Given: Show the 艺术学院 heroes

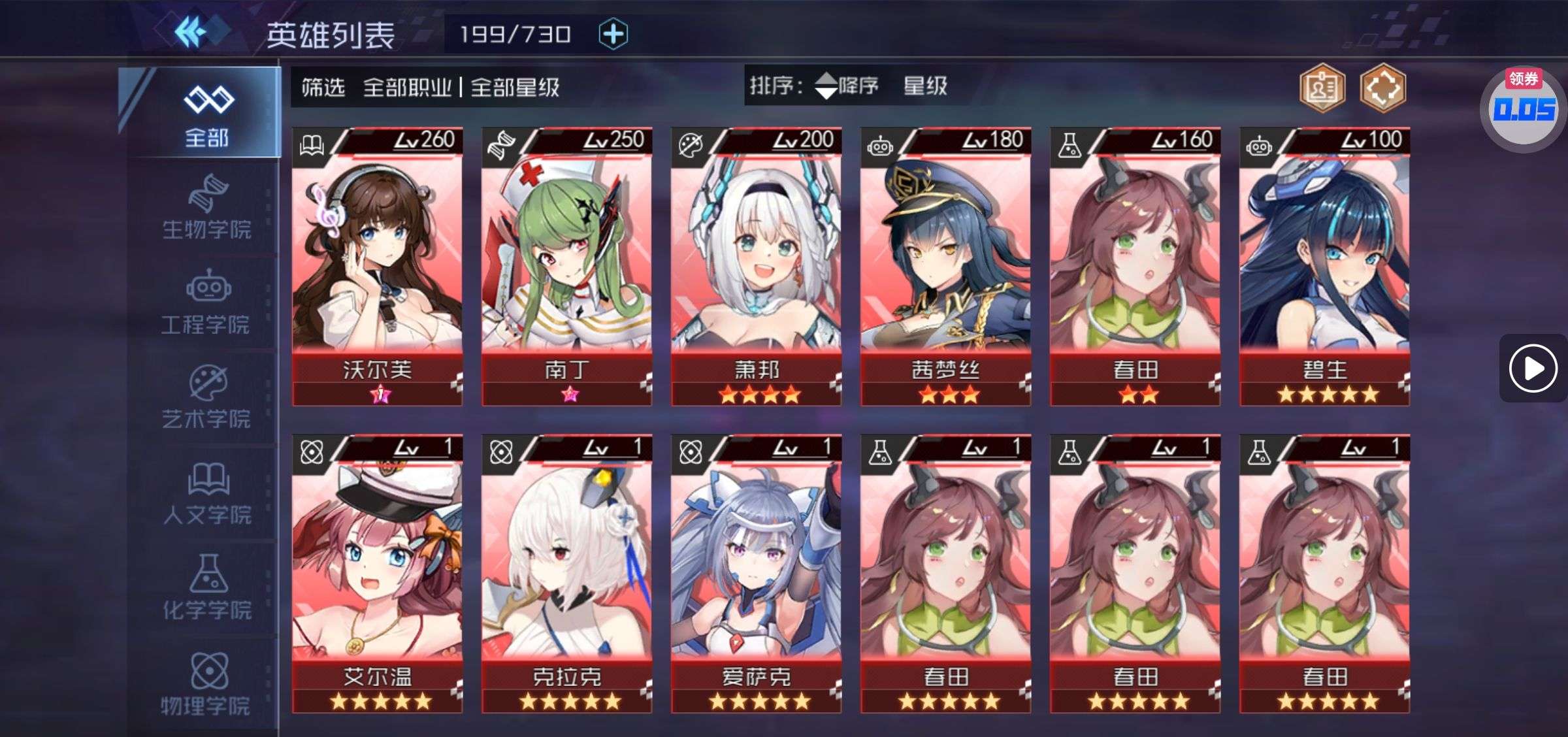Looking at the screenshot, I should click(x=206, y=399).
